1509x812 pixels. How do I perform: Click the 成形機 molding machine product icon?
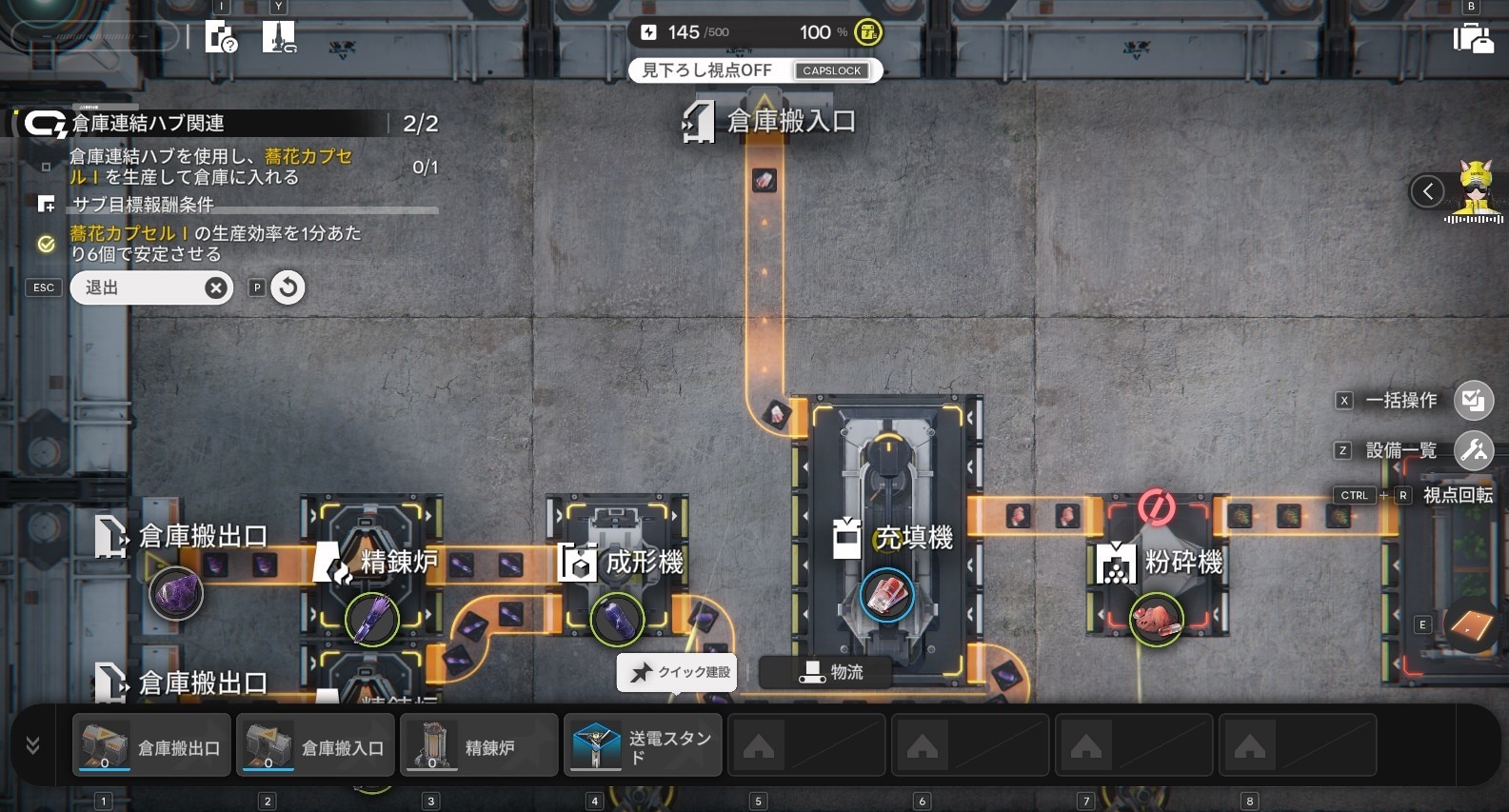(x=617, y=620)
